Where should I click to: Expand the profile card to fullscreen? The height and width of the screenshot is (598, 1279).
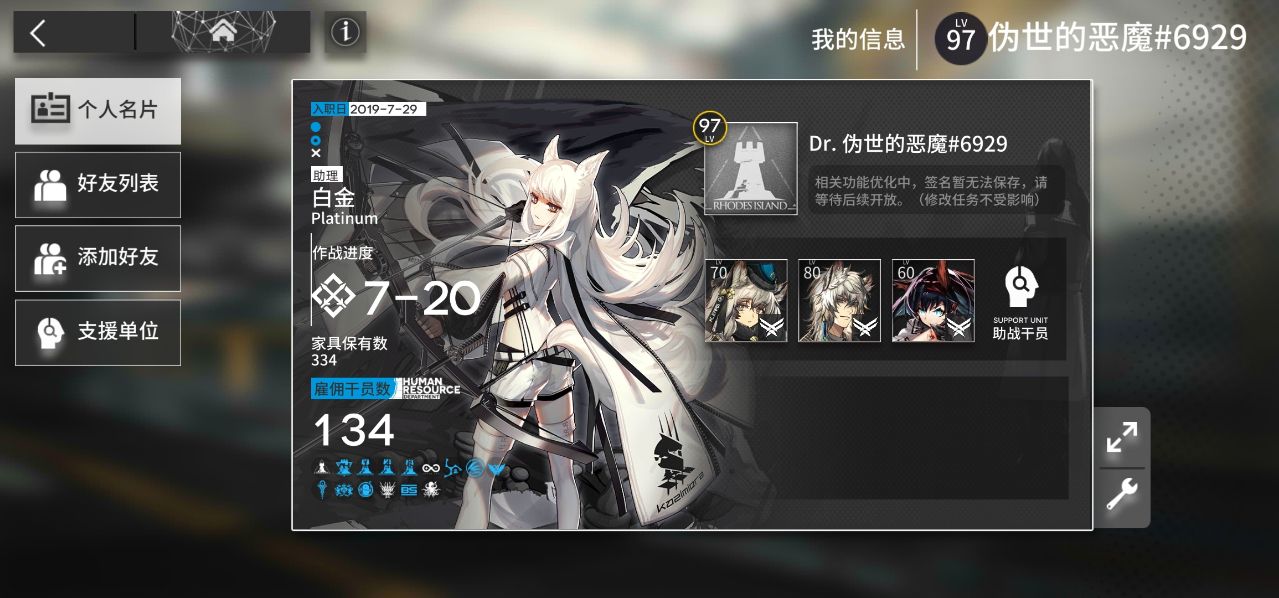tap(1122, 437)
